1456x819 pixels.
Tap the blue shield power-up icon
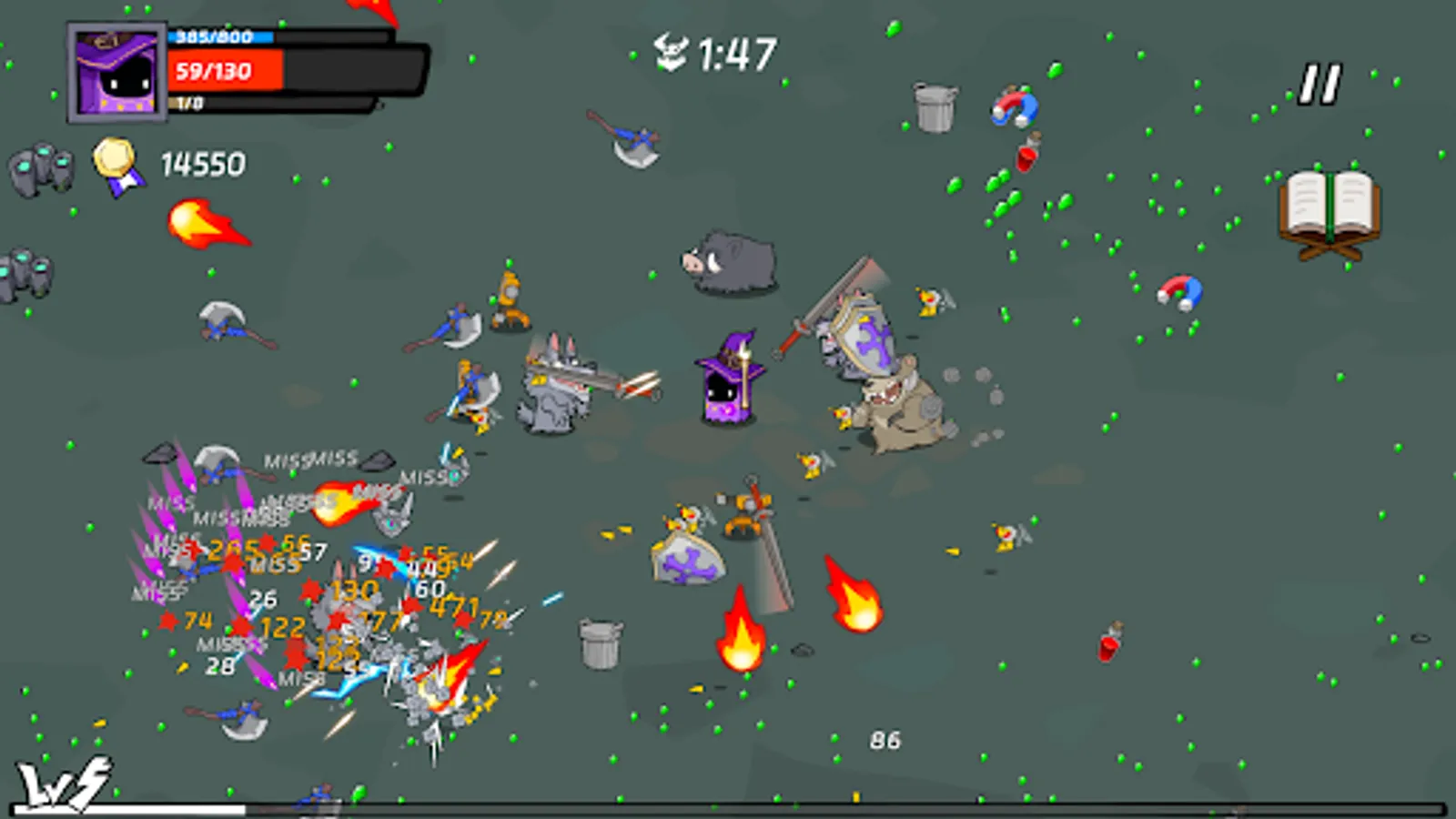687,557
